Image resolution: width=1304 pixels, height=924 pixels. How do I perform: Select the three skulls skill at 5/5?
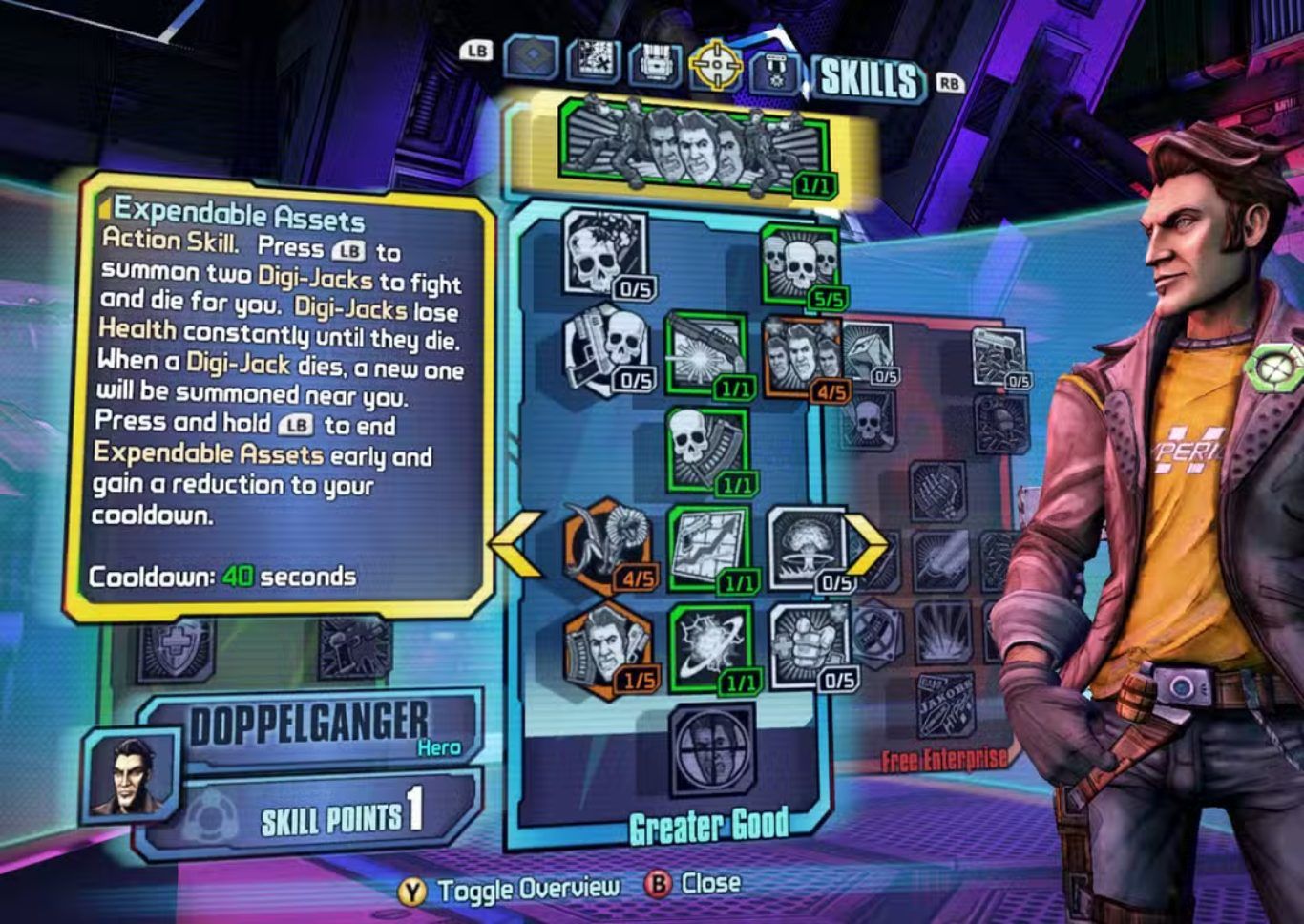[800, 262]
